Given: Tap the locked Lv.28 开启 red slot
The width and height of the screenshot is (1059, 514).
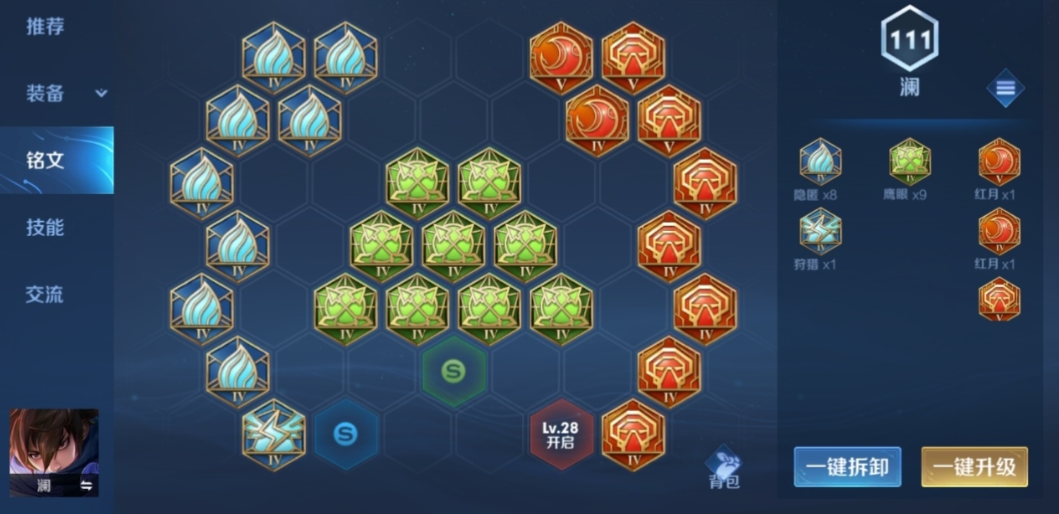Looking at the screenshot, I should pyautogui.click(x=561, y=434).
